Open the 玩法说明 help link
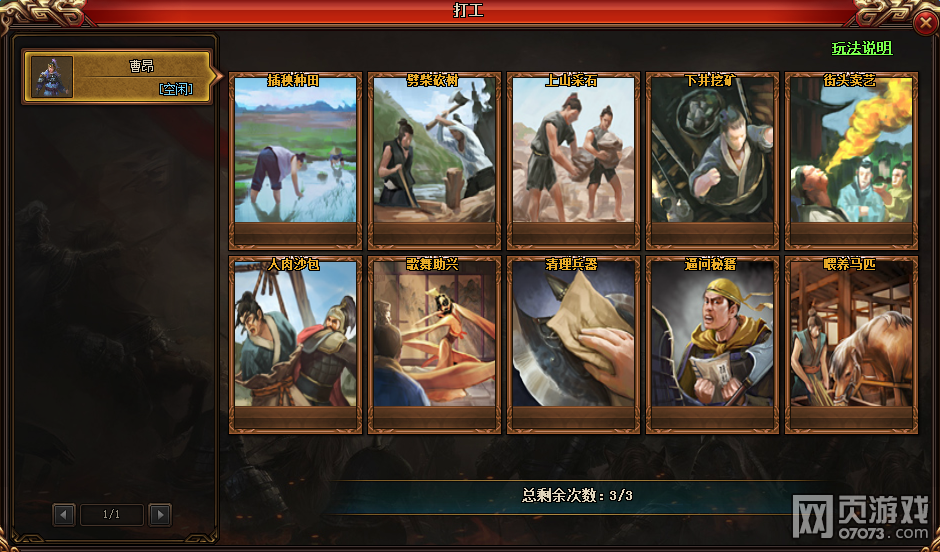The image size is (940, 552). tap(862, 48)
